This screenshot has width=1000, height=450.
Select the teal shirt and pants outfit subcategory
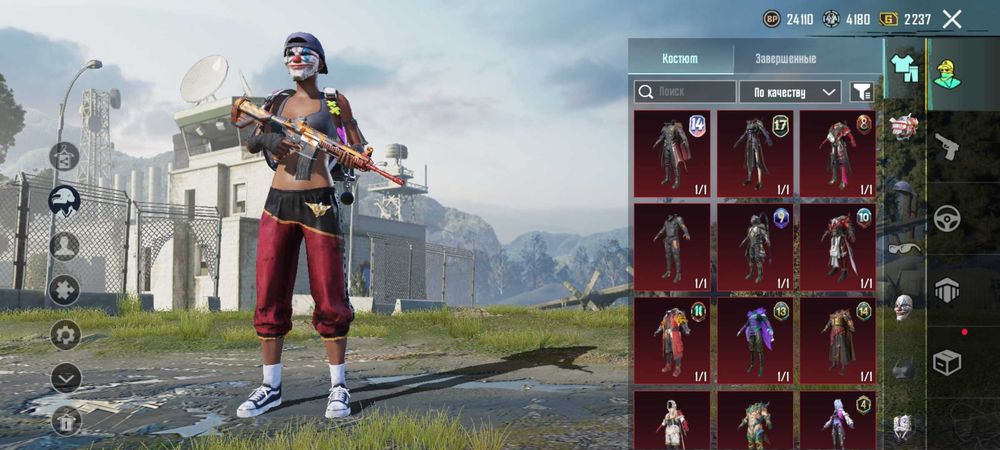904,67
